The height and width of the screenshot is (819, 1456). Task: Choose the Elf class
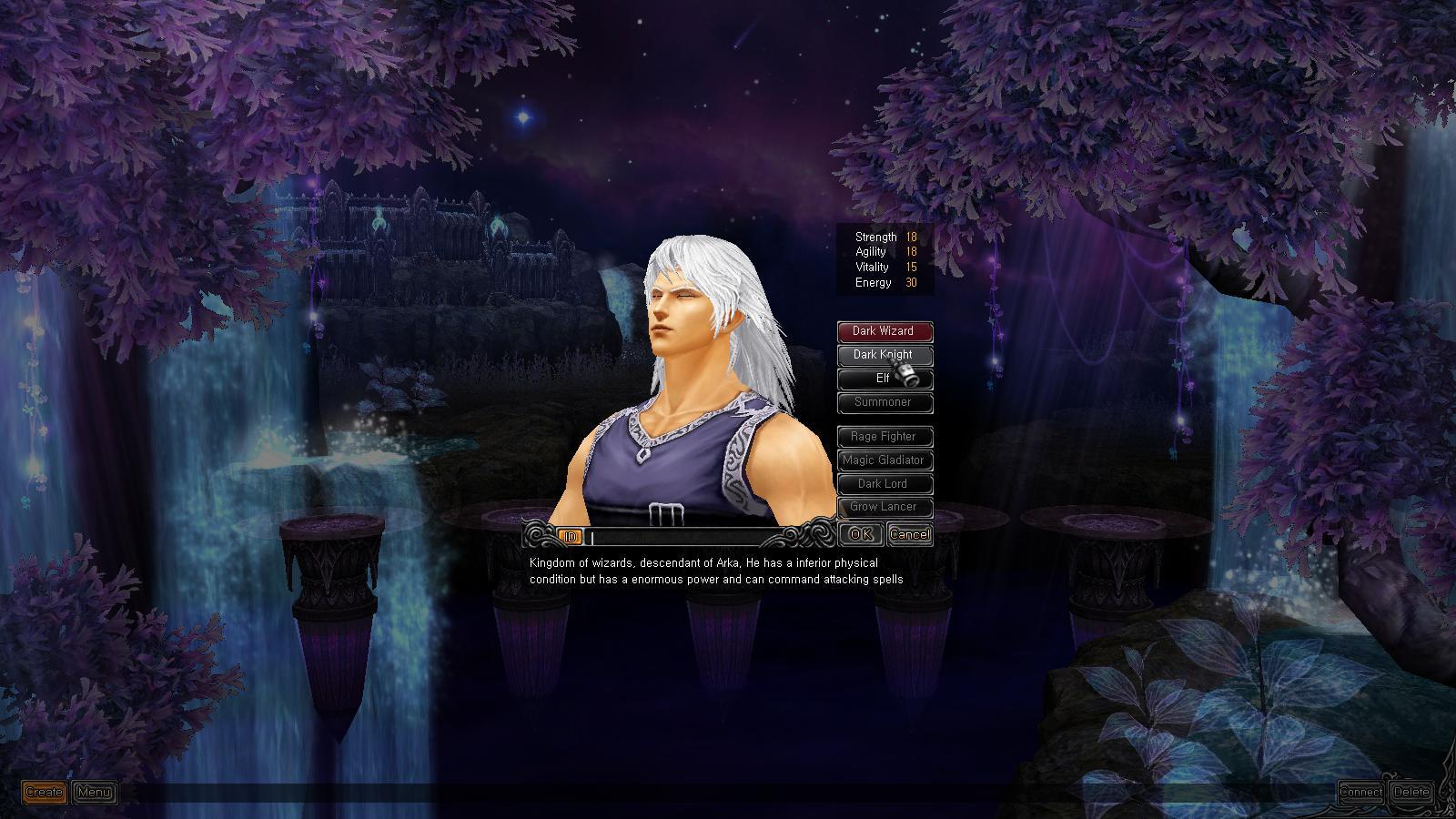(x=884, y=379)
